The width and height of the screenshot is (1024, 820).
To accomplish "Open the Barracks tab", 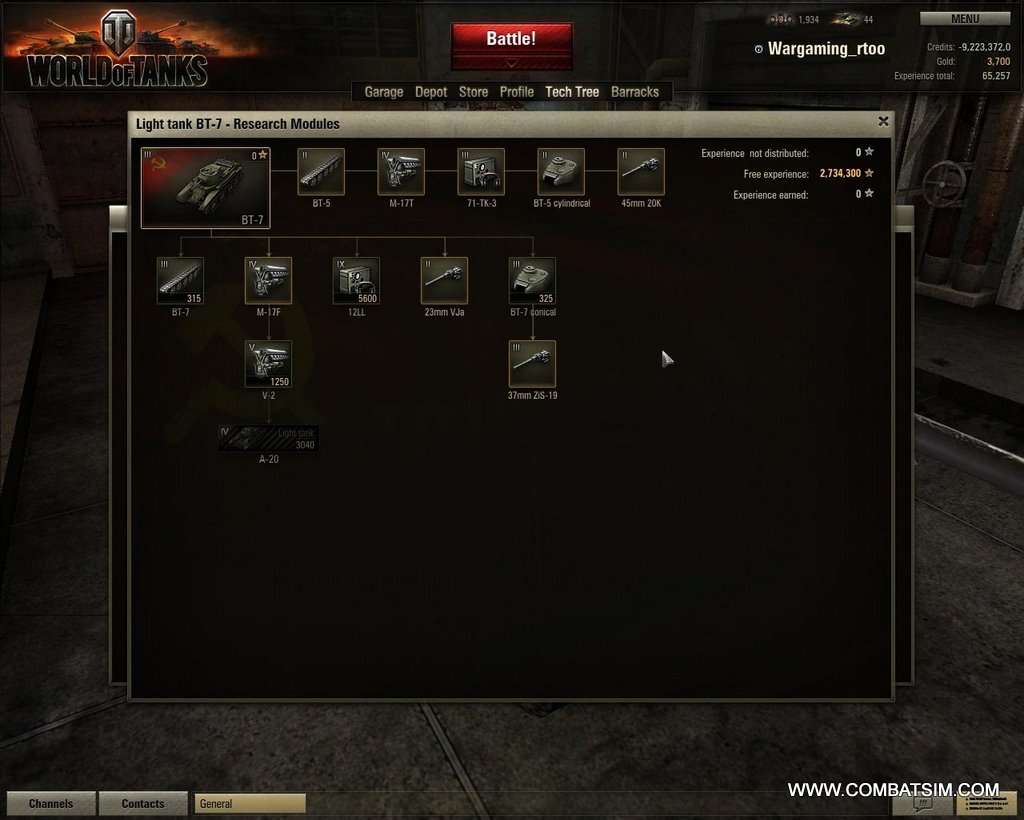I will [635, 92].
